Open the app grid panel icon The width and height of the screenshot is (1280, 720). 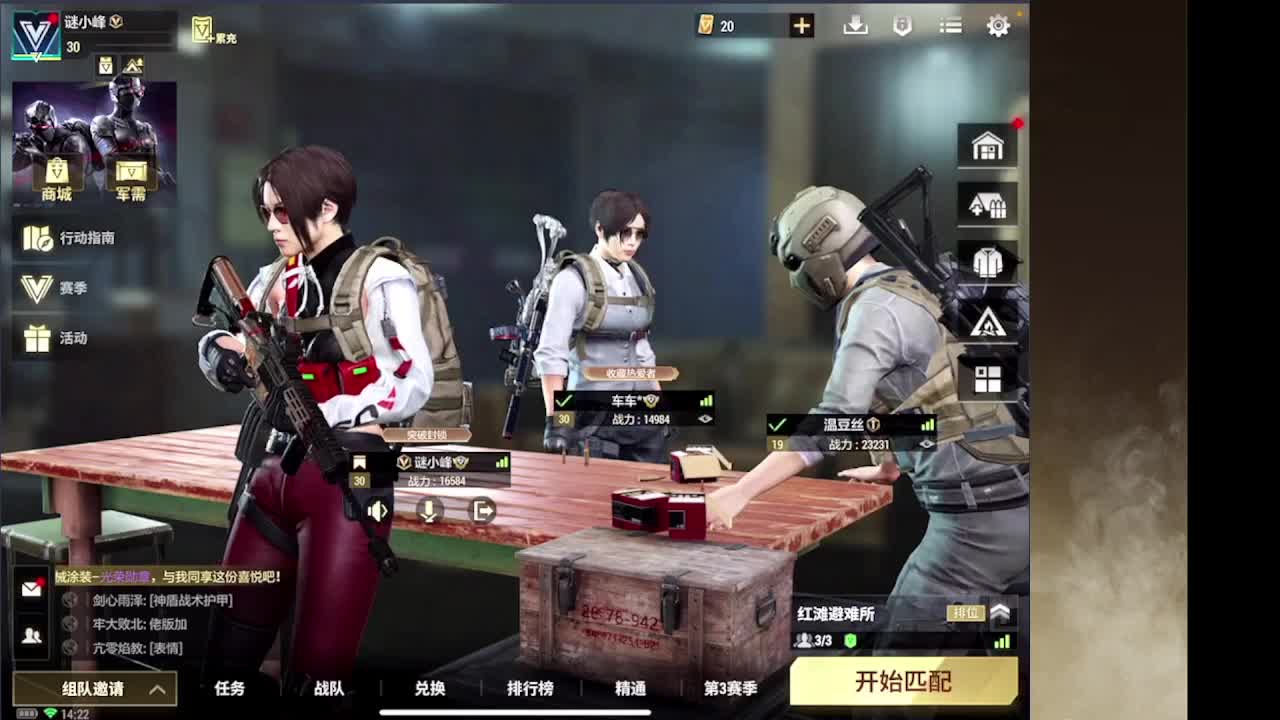[988, 377]
